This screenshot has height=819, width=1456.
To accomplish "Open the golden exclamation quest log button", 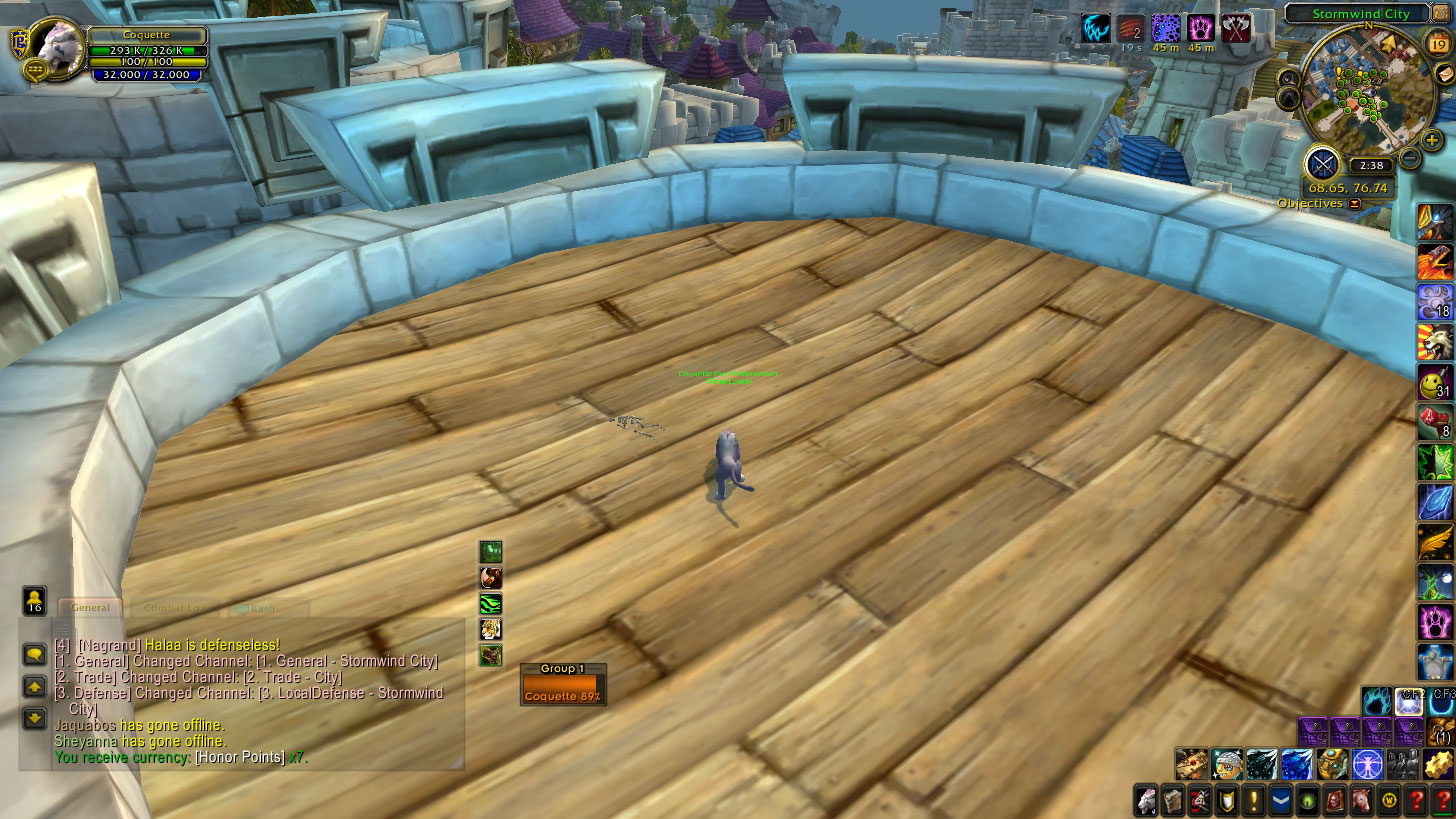I will 1253,800.
